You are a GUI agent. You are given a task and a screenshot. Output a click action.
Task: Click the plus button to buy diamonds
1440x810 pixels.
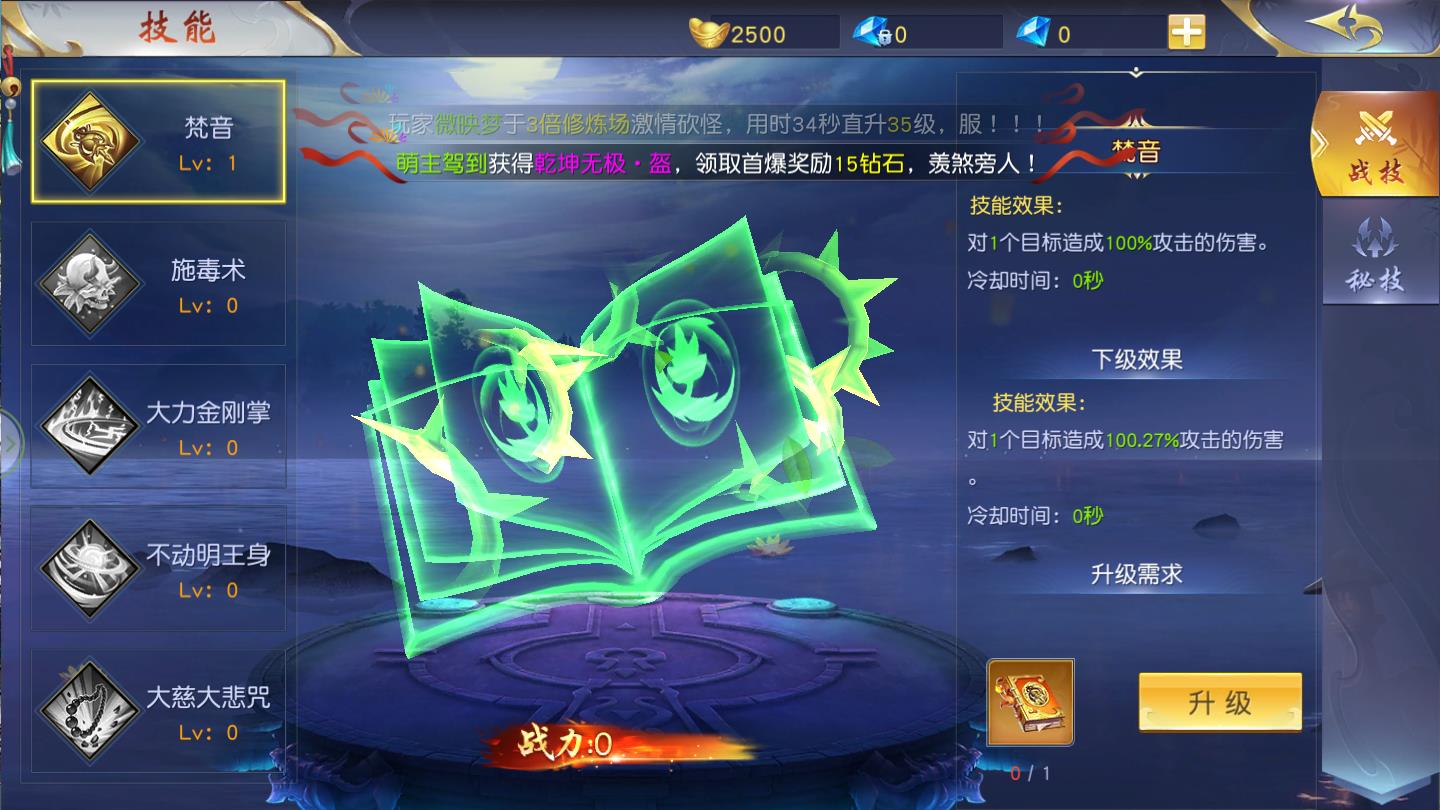[x=1185, y=33]
